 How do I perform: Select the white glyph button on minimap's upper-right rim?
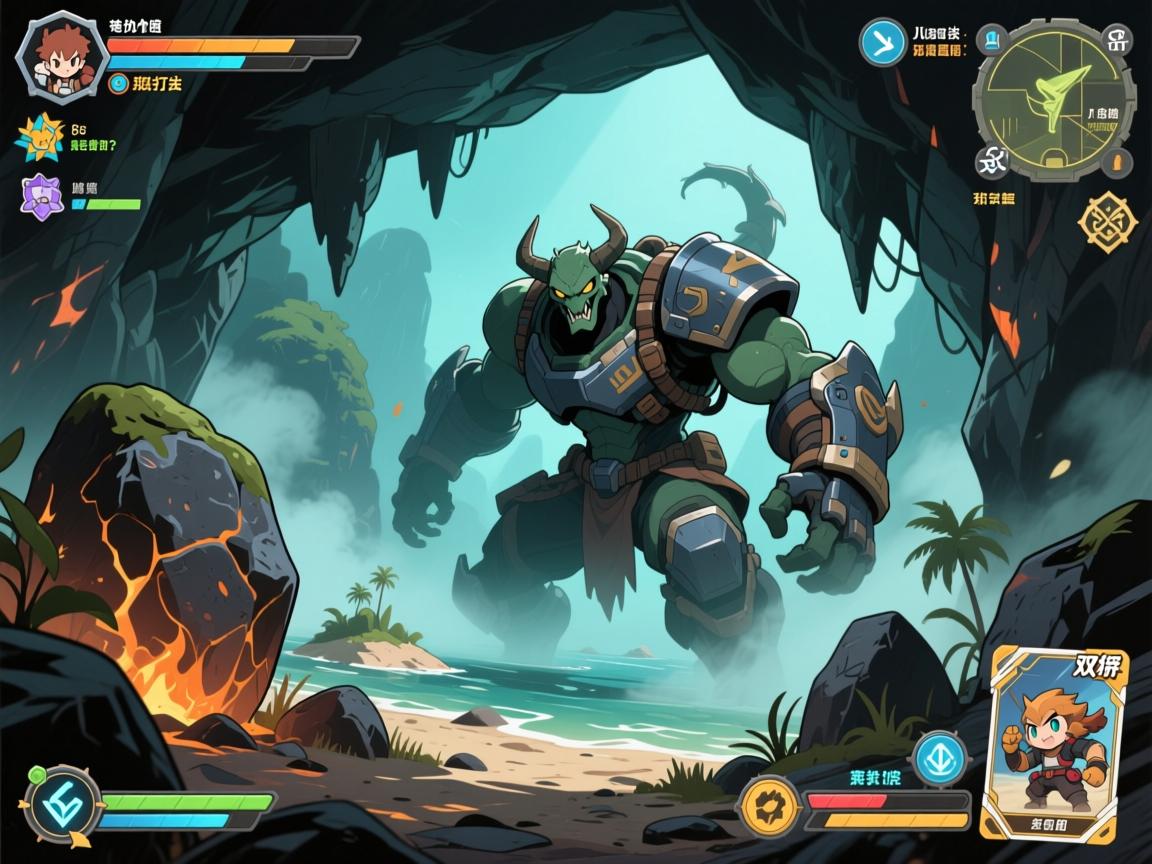[x=1117, y=40]
